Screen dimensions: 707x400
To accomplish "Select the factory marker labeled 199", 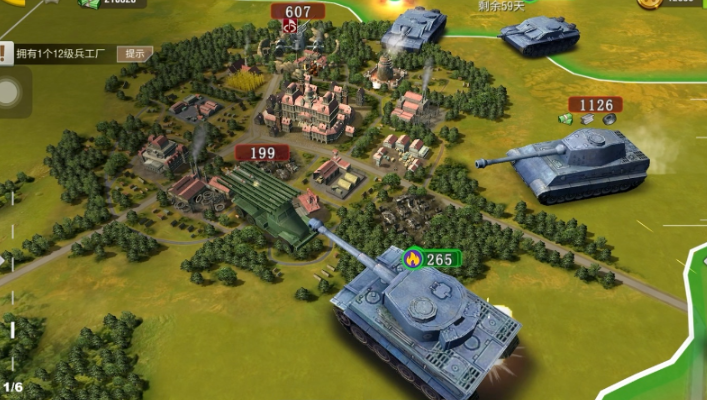I will click(x=262, y=153).
